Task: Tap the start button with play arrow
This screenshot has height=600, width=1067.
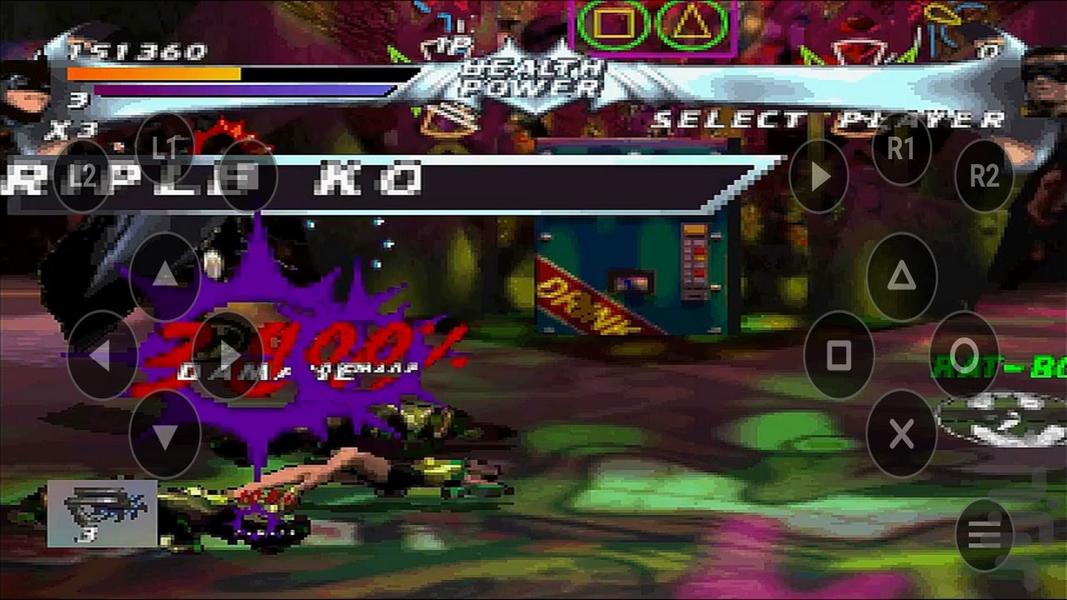Action: coord(819,177)
